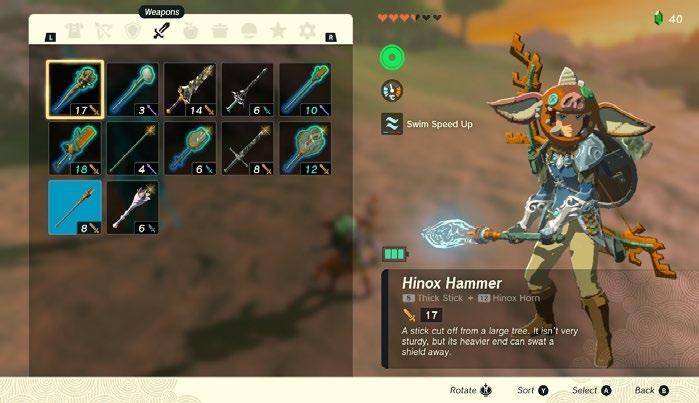Select the Hinox Hammer slot with power 17
This screenshot has height=403, width=699.
(74, 89)
